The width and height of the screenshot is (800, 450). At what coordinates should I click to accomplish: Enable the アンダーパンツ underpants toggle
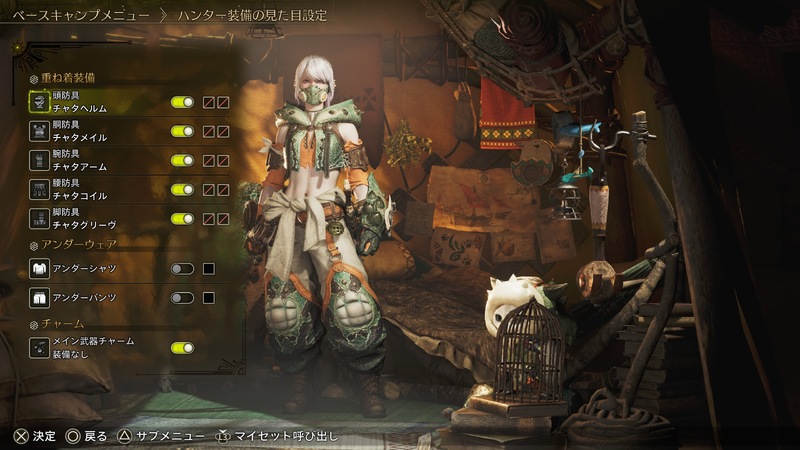[182, 298]
